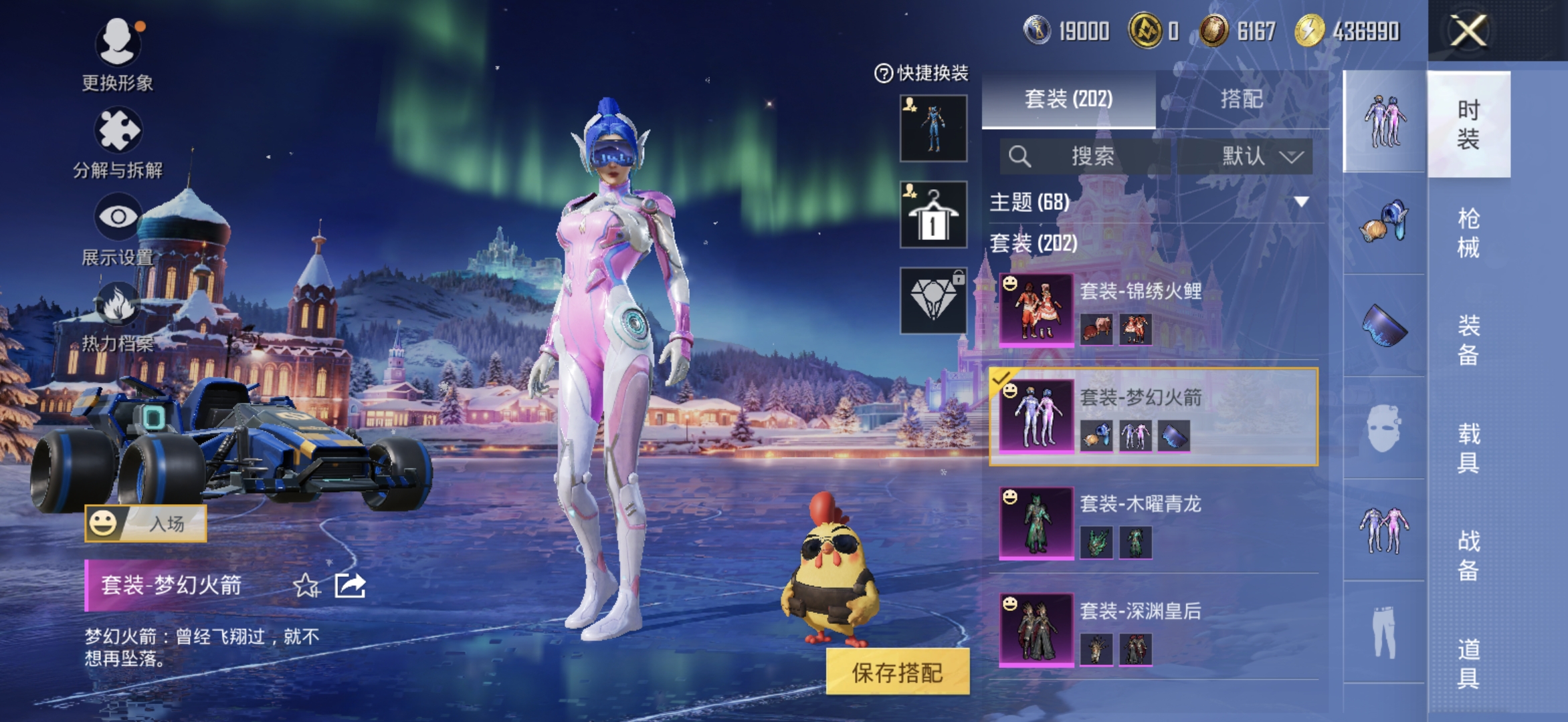Screen dimensions: 1568x722
Task: Click the 入场 entrance emote button
Action: 146,523
